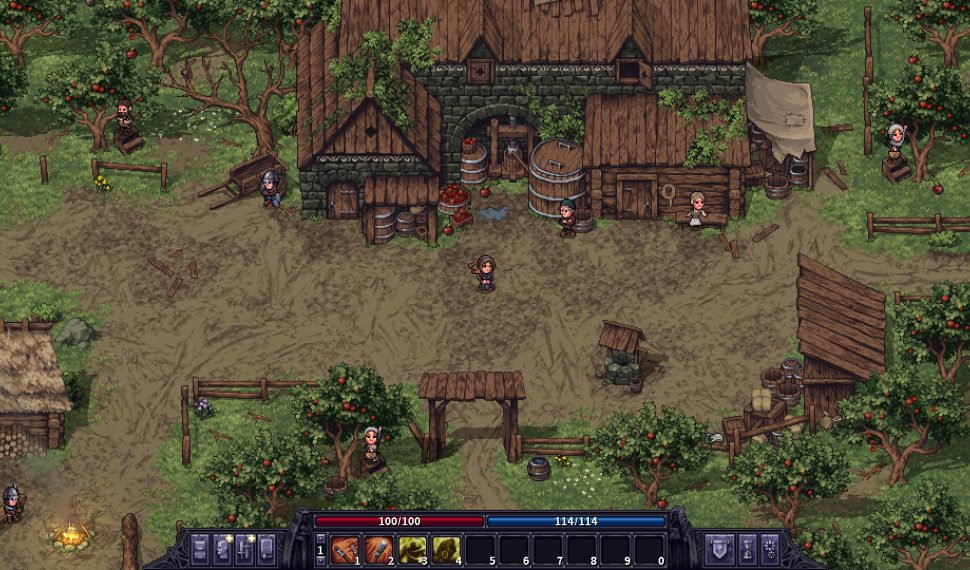
Task: Activate the skill in hotbar slot 2
Action: click(379, 549)
